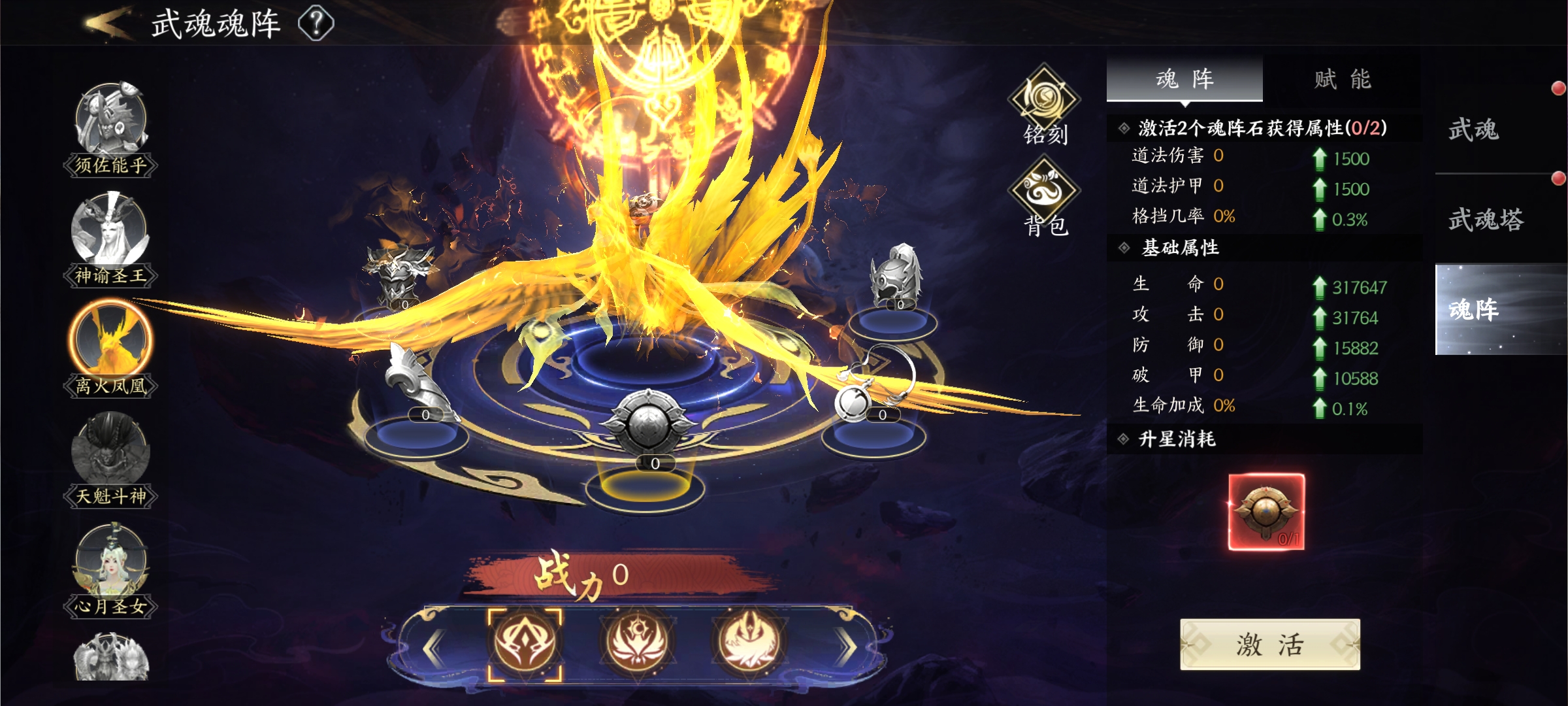This screenshot has width=1568, height=706.
Task: Switch to the 魂阵 tab
Action: tap(1184, 79)
